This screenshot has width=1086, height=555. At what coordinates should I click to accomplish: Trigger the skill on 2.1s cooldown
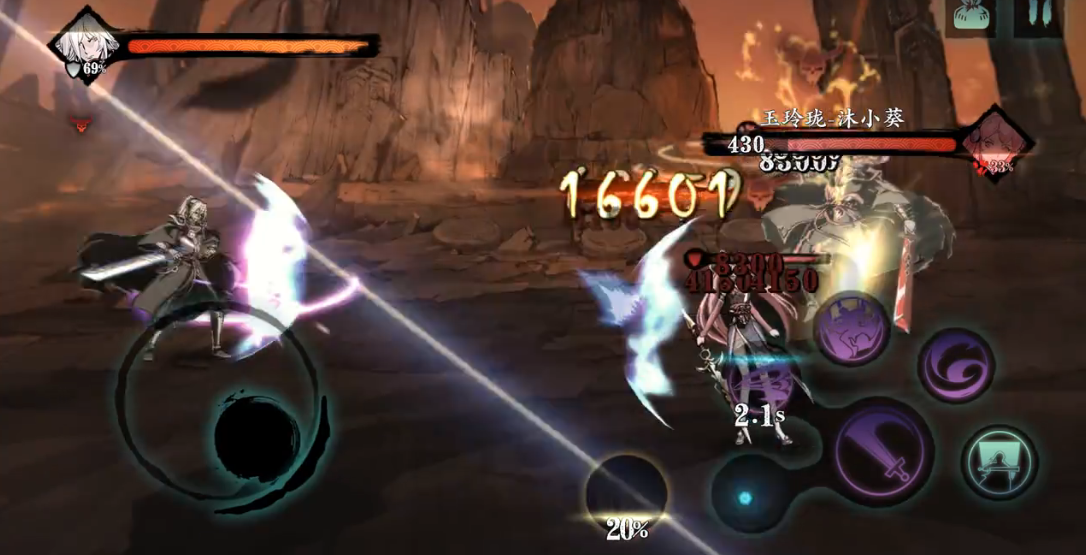762,385
